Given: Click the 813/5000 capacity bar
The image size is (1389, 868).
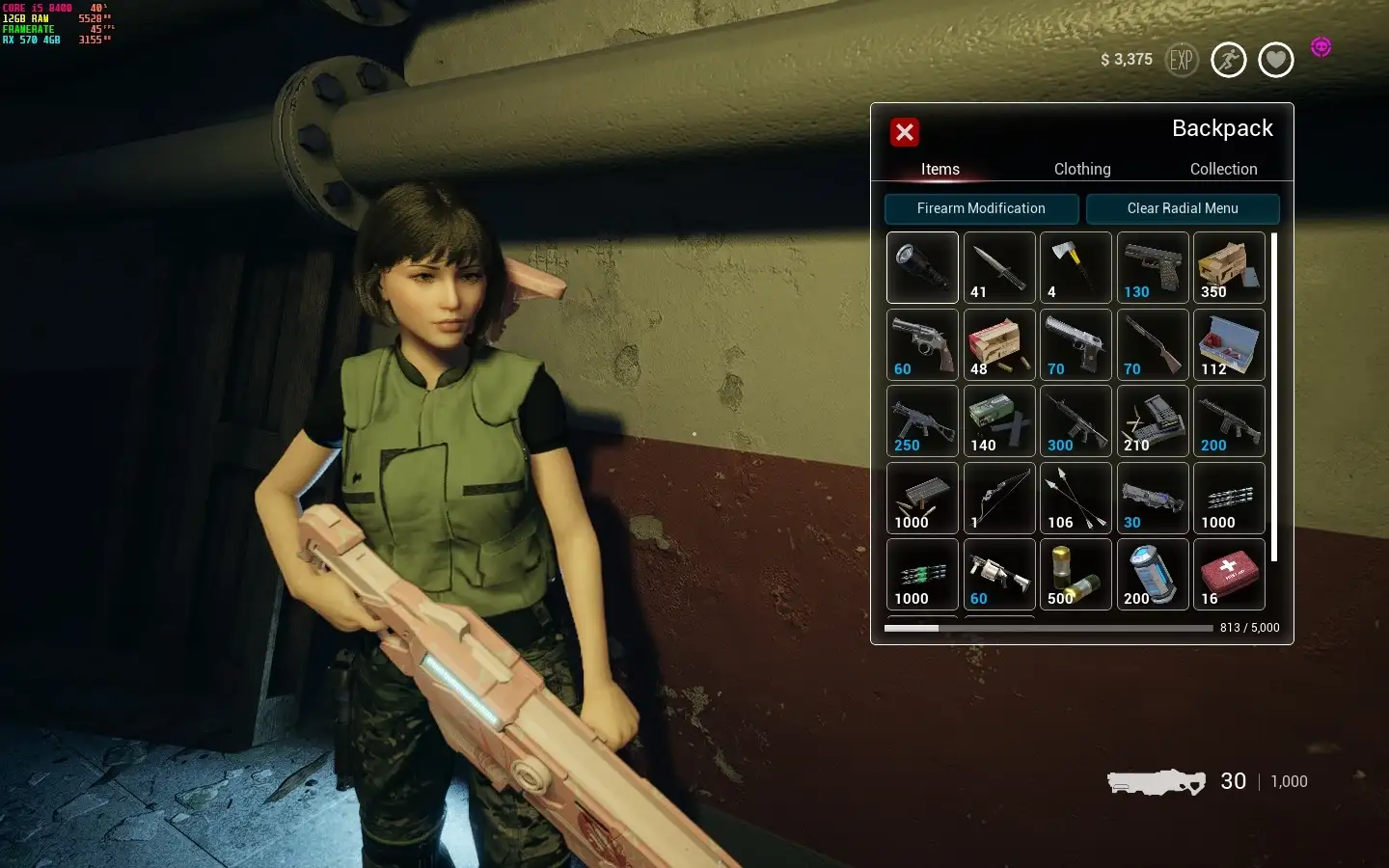Looking at the screenshot, I should coord(1051,628).
